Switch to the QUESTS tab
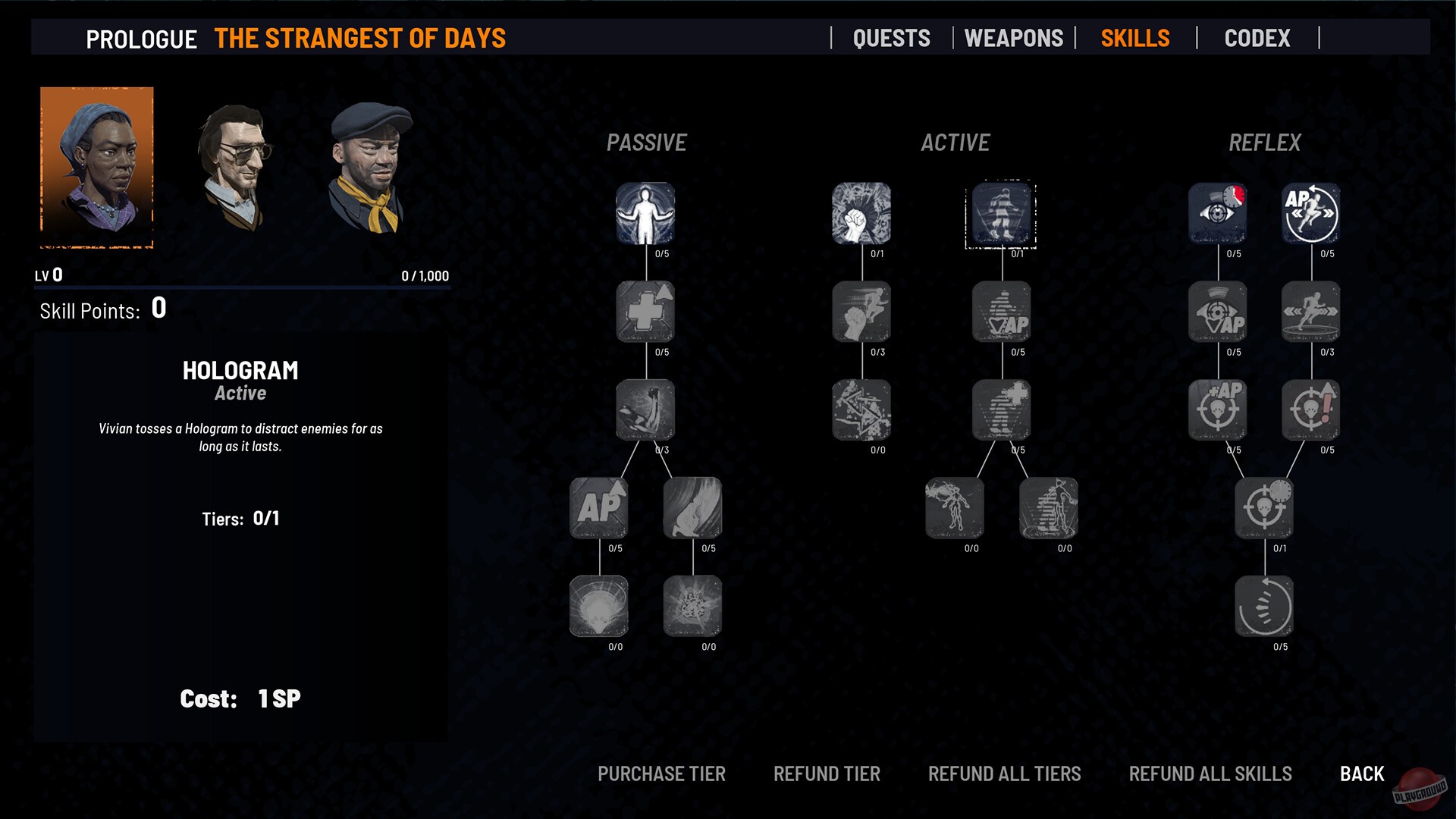This screenshot has width=1456, height=819. (892, 38)
